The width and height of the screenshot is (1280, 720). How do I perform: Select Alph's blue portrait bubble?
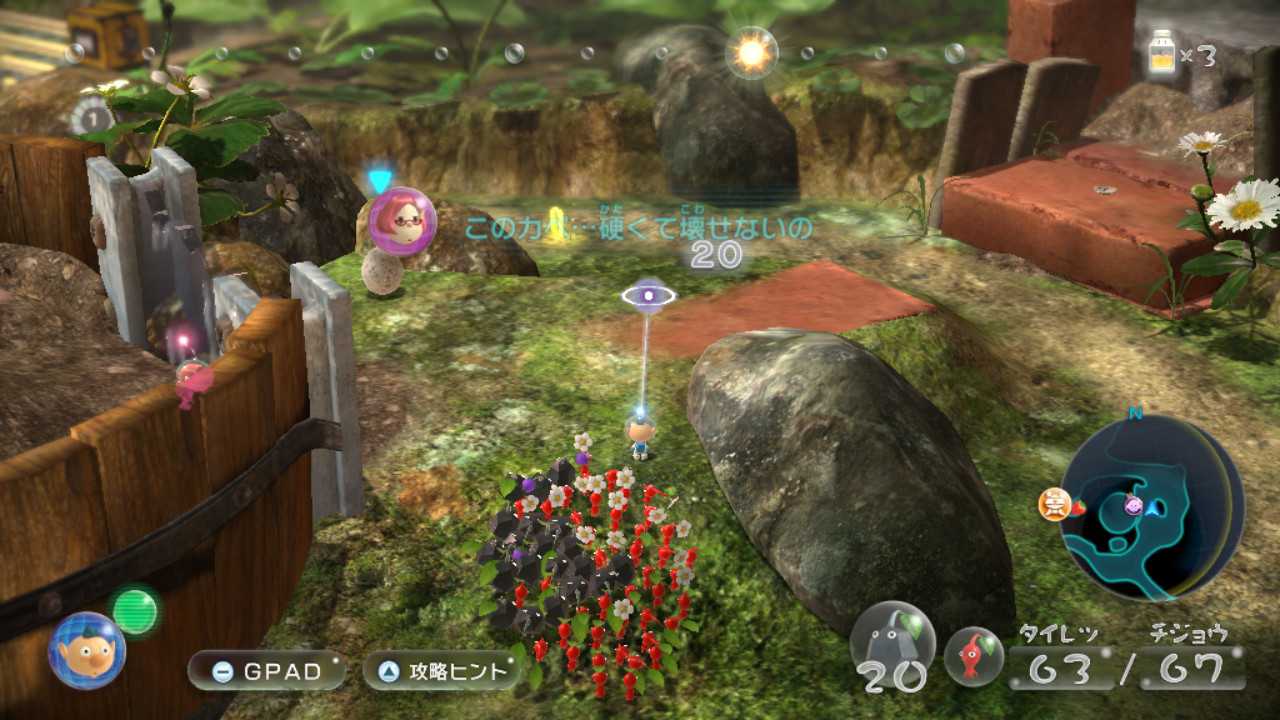pyautogui.click(x=87, y=650)
